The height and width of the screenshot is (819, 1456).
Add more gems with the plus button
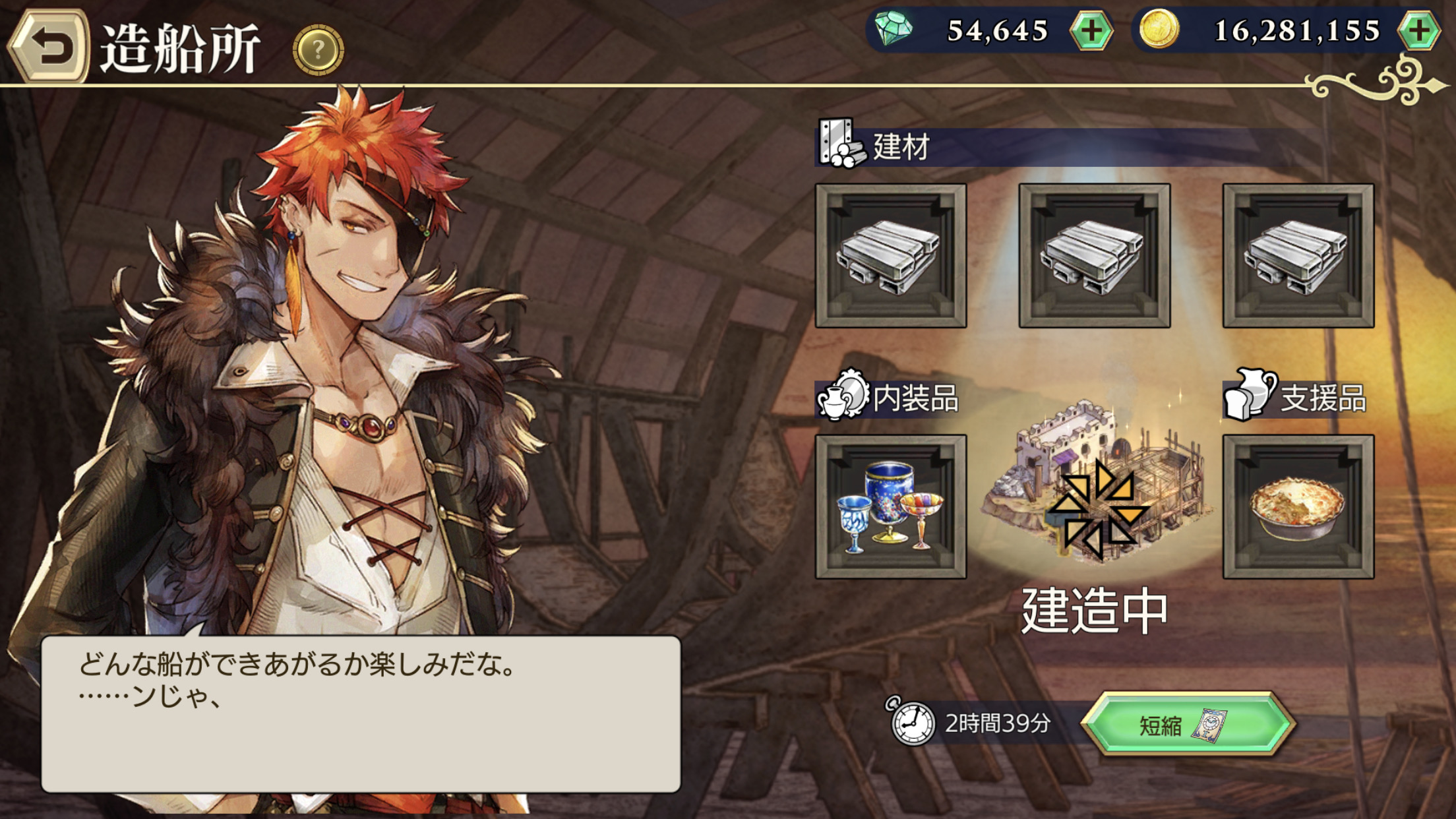pos(1091,31)
